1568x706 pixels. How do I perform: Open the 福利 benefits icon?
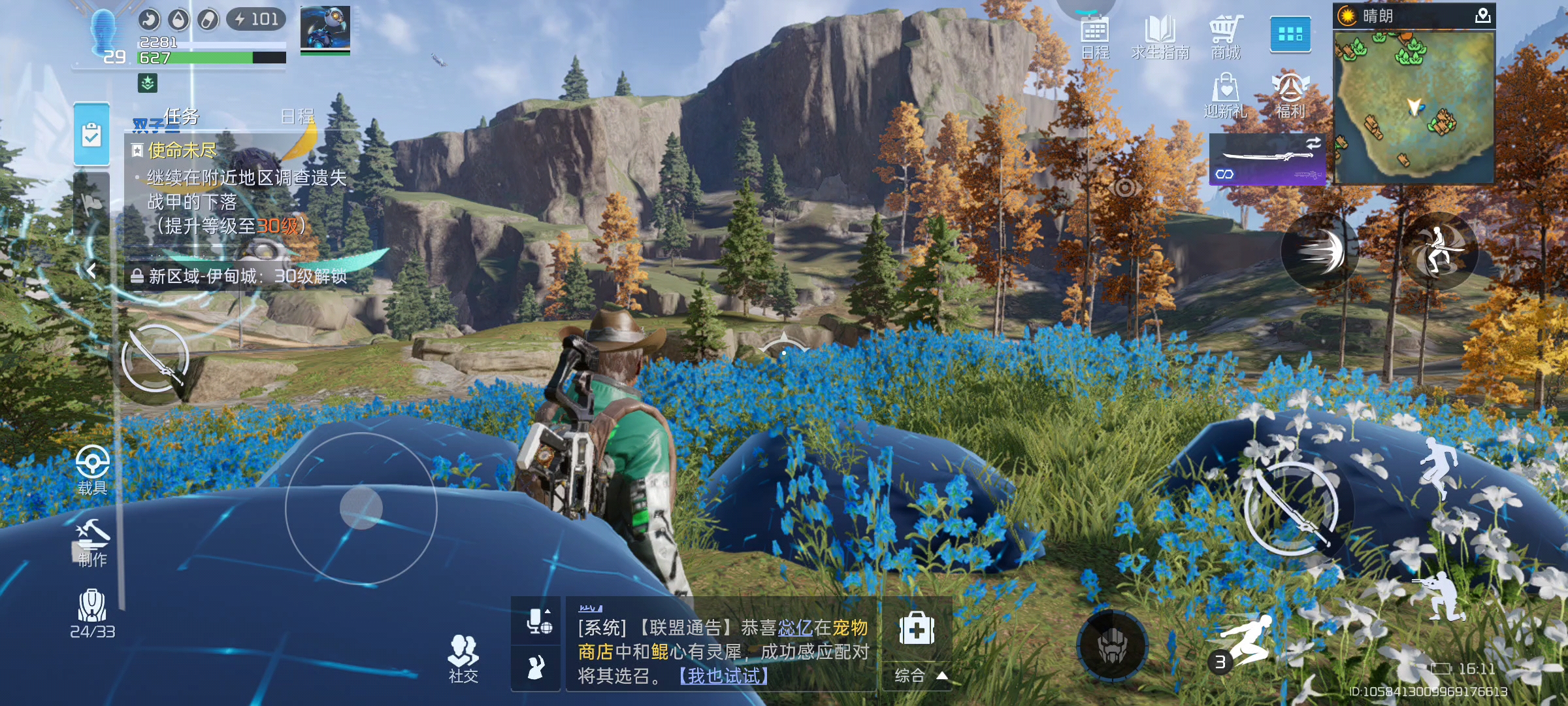pos(1290,95)
